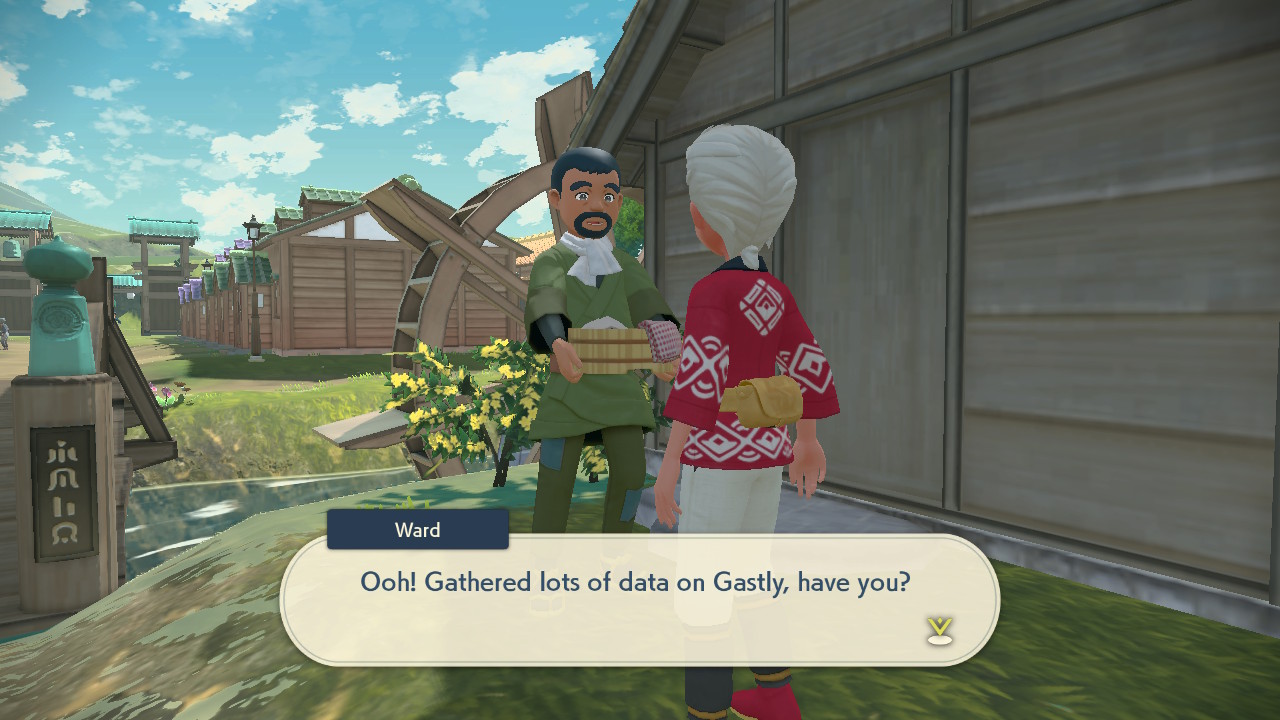Advance dialogue using the continue arrow indicator
This screenshot has height=720, width=1280.
[x=939, y=630]
